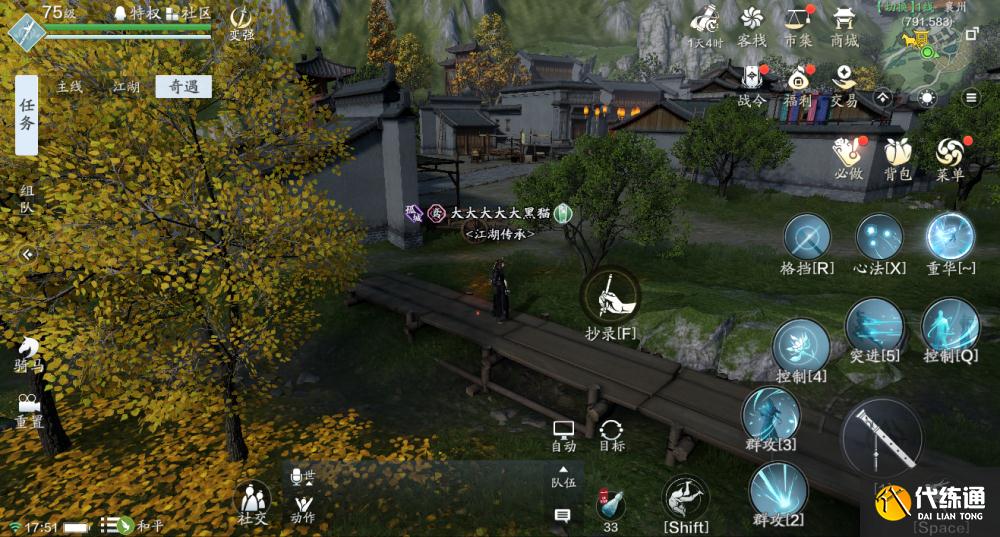1000x537 pixels.
Task: Activate the 重华 skill
Action: coord(949,240)
